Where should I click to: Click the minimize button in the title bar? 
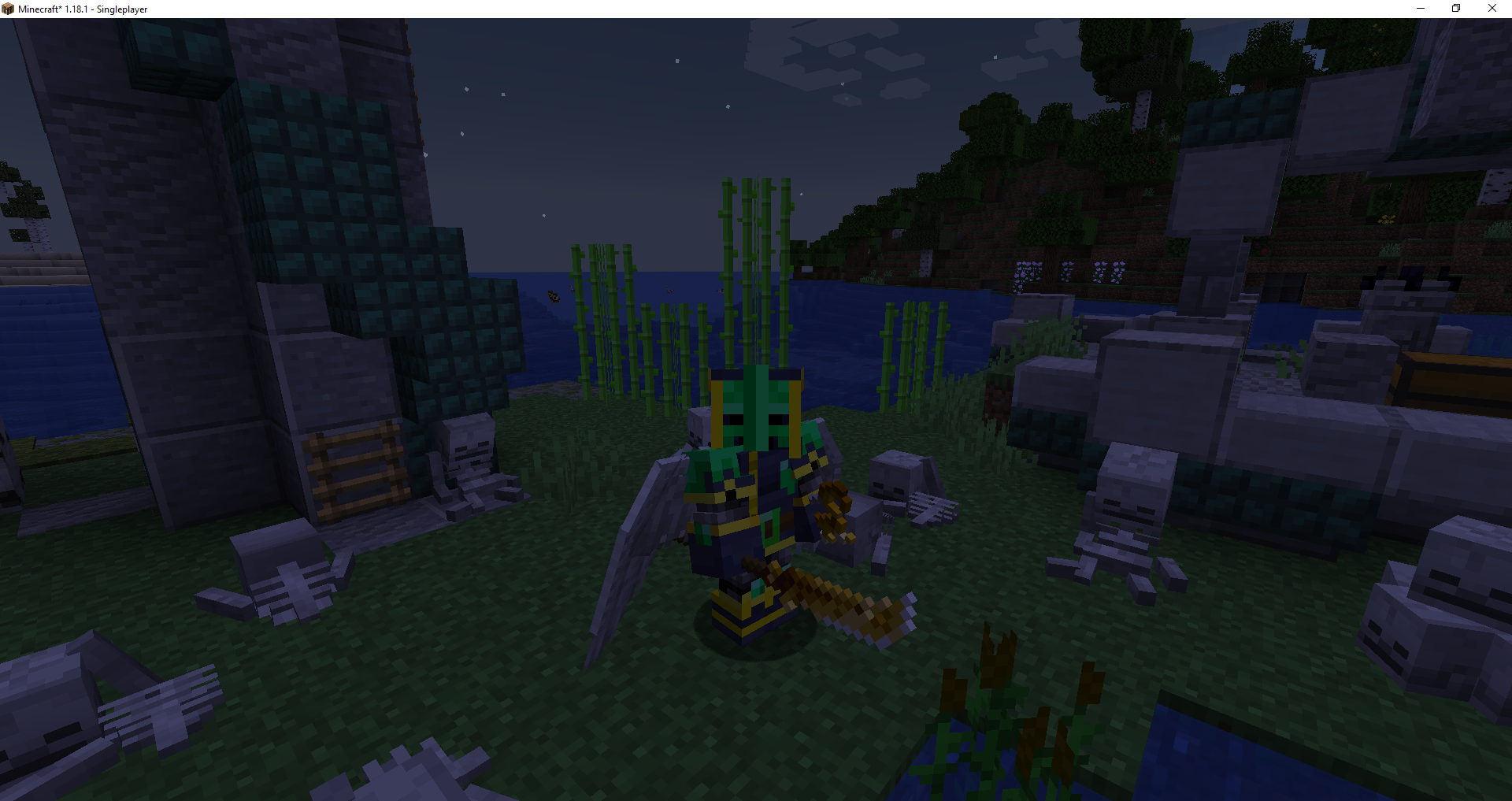click(x=1421, y=9)
